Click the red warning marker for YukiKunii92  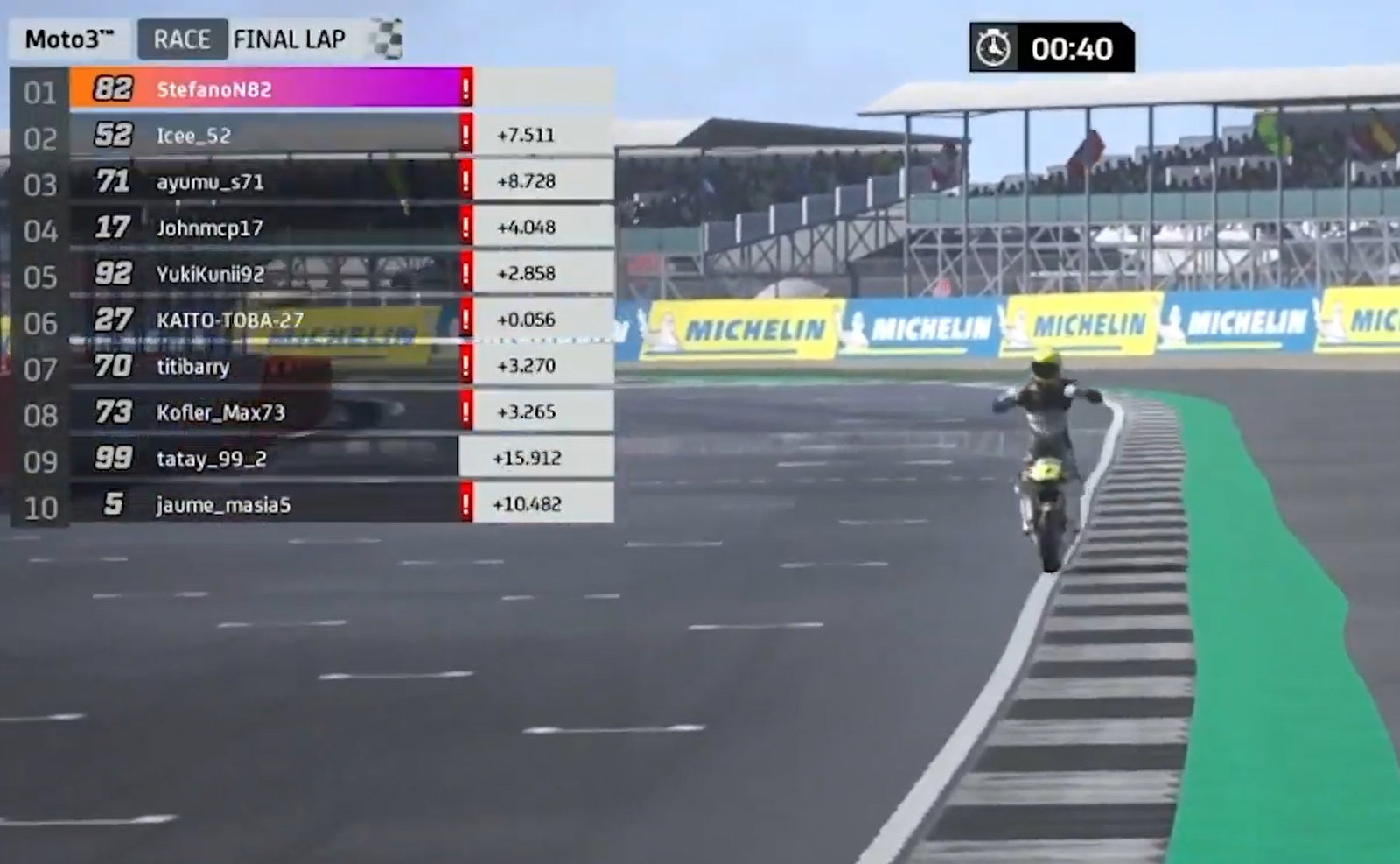[x=466, y=274]
